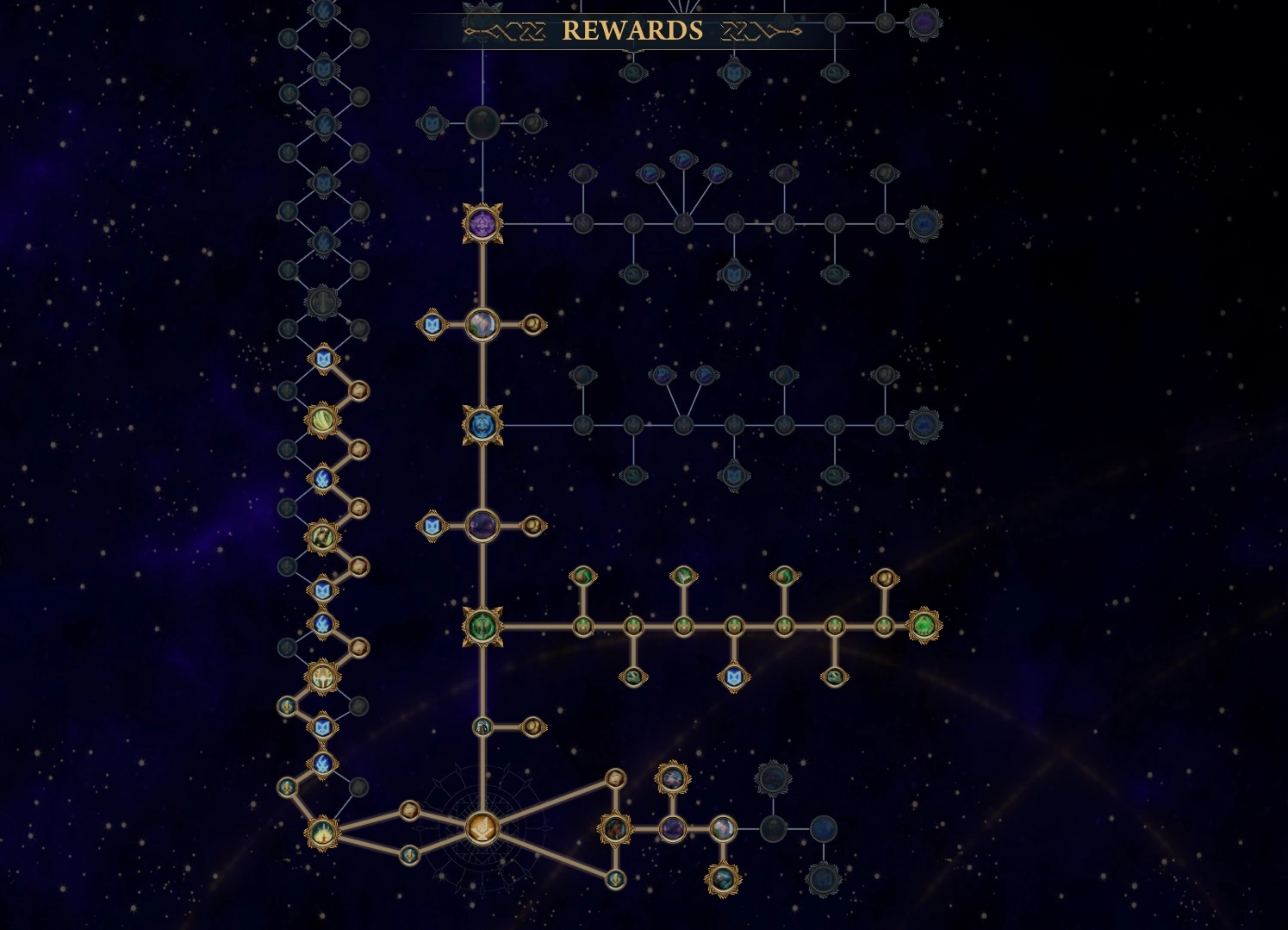Select the yellow-green swirl node on left chain
The image size is (1288, 930).
click(x=323, y=421)
